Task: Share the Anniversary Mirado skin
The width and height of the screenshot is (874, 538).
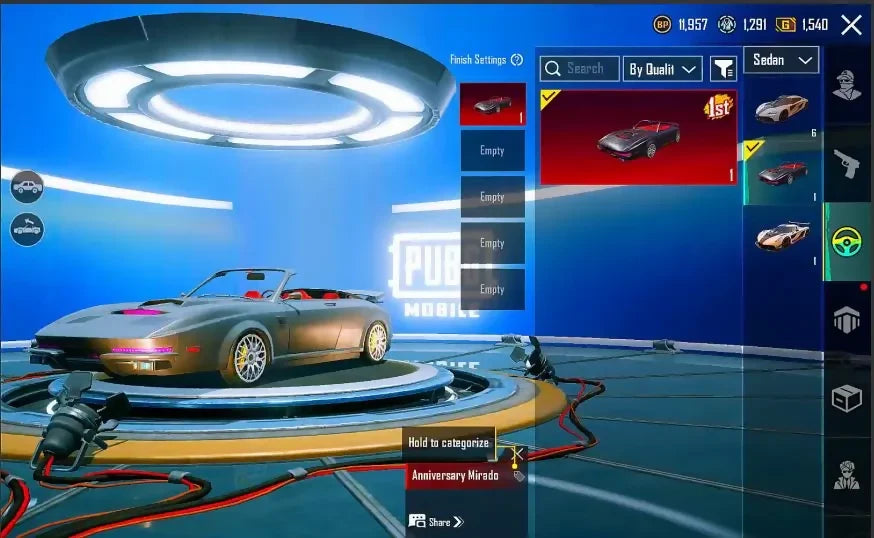Action: point(437,521)
